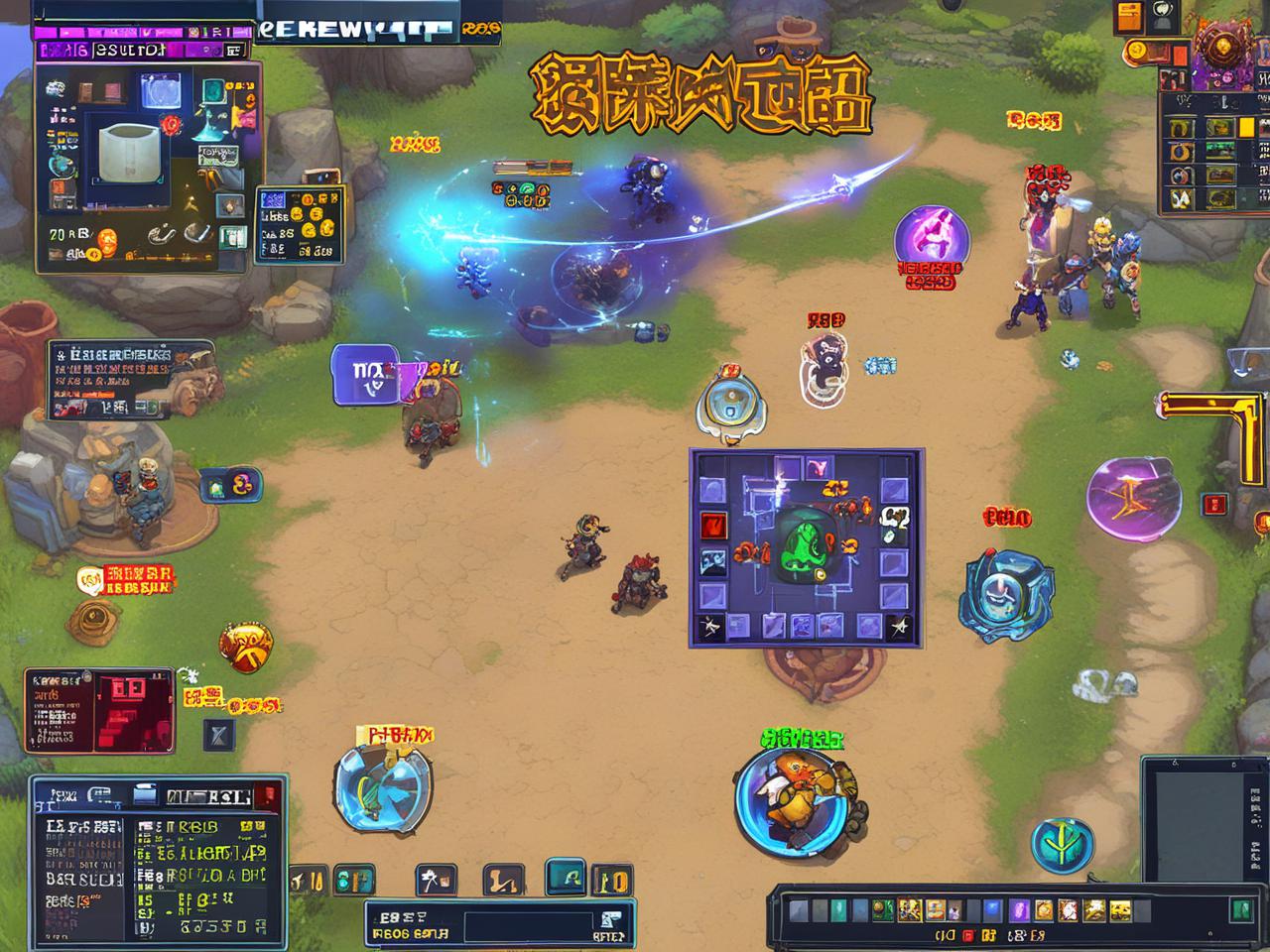Open the gold coins shop panel
Viewport: 1270px width, 952px height.
(x=300, y=224)
